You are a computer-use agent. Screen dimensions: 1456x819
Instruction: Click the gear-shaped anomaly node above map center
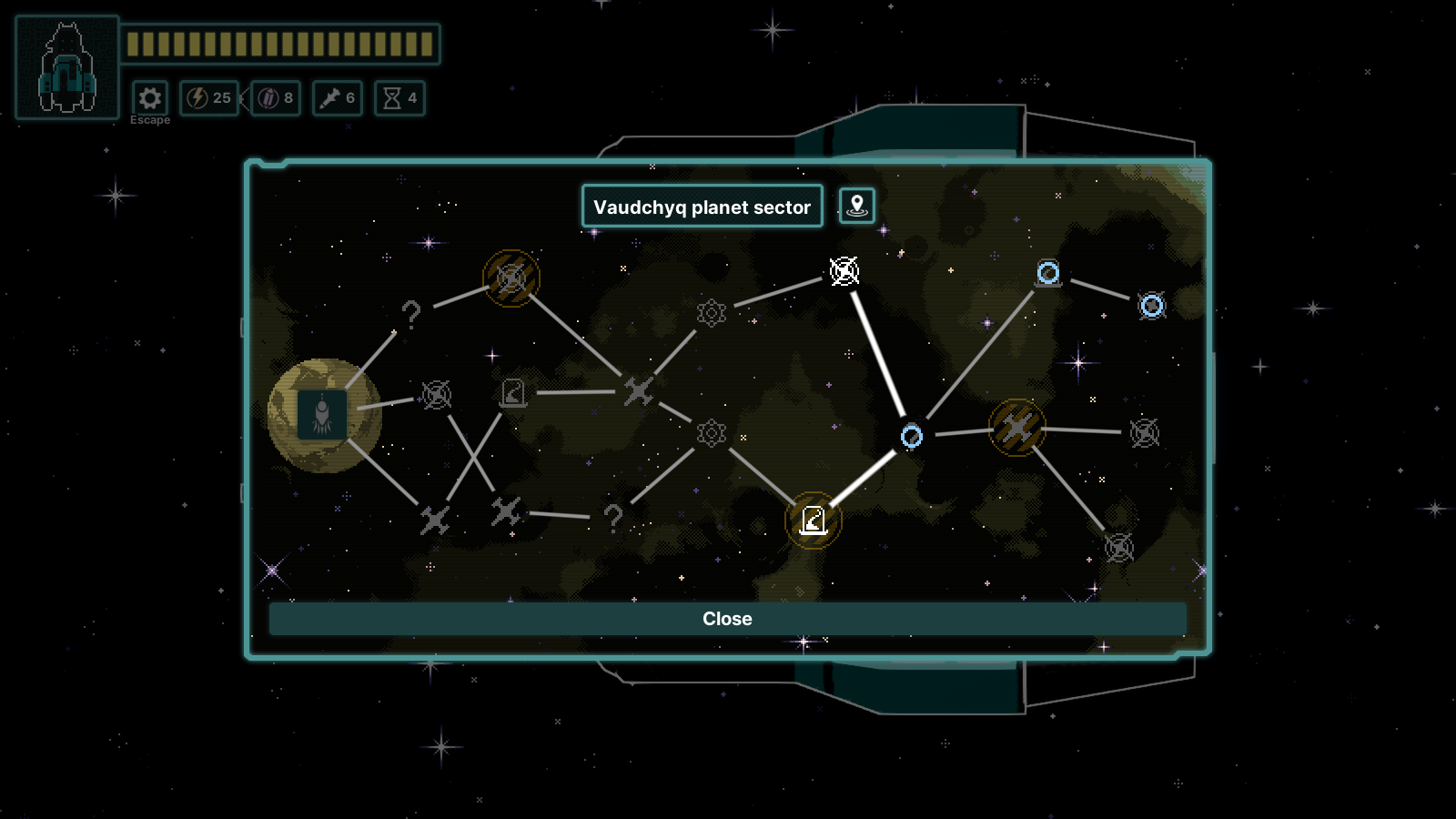pyautogui.click(x=711, y=312)
